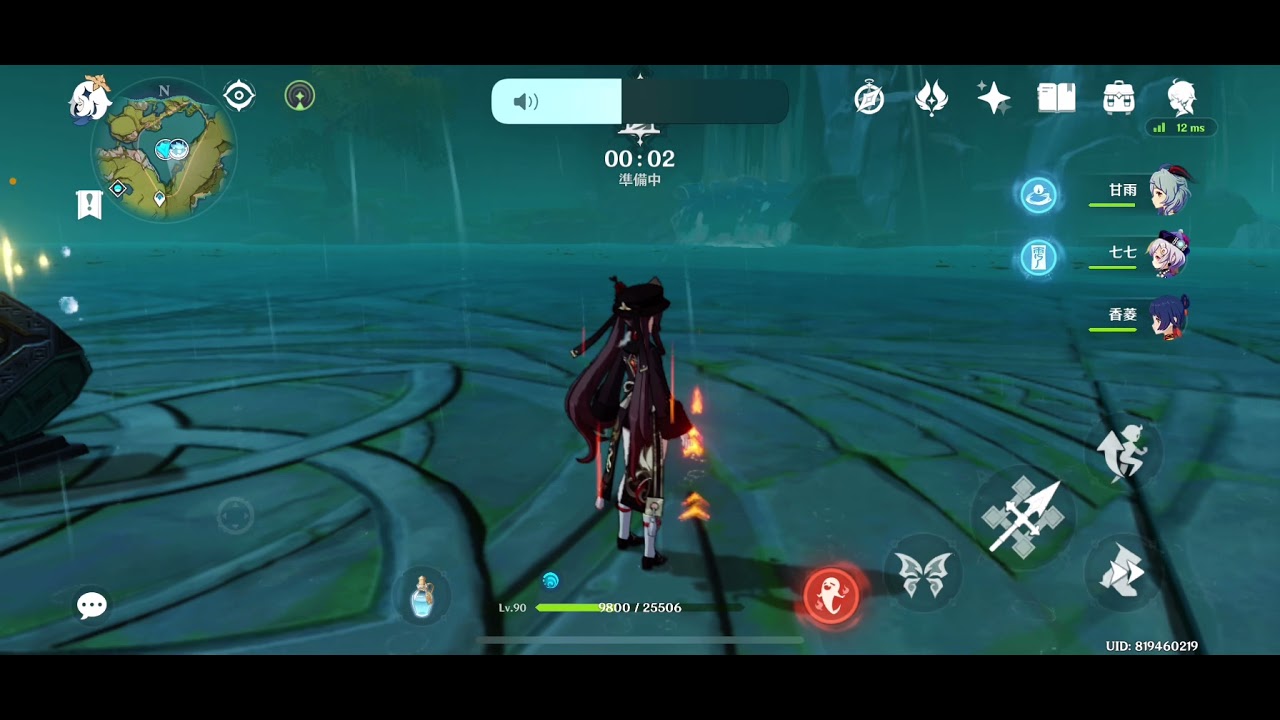Open the wish star icon

[x=993, y=98]
